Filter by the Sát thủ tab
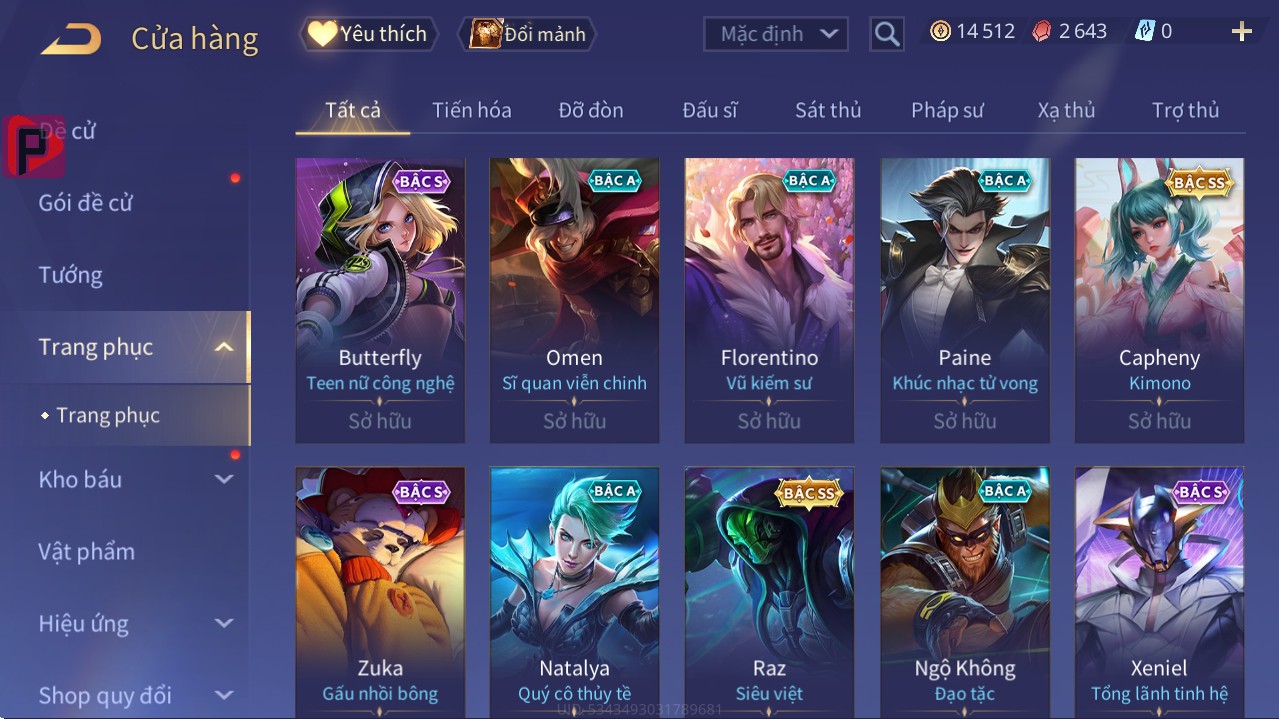Screen dimensions: 1279x719 [x=828, y=110]
